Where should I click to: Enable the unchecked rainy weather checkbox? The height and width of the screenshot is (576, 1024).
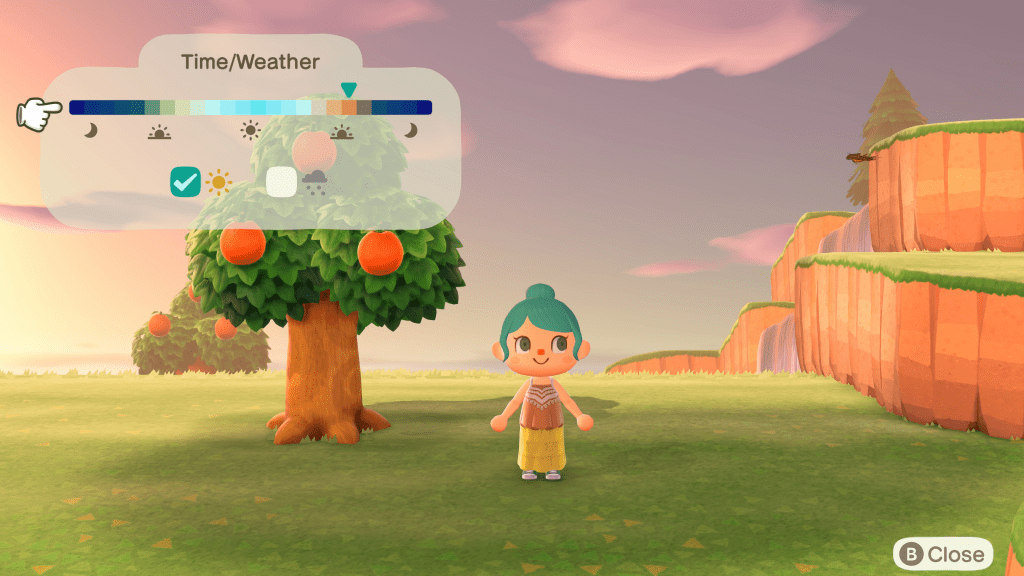point(281,181)
